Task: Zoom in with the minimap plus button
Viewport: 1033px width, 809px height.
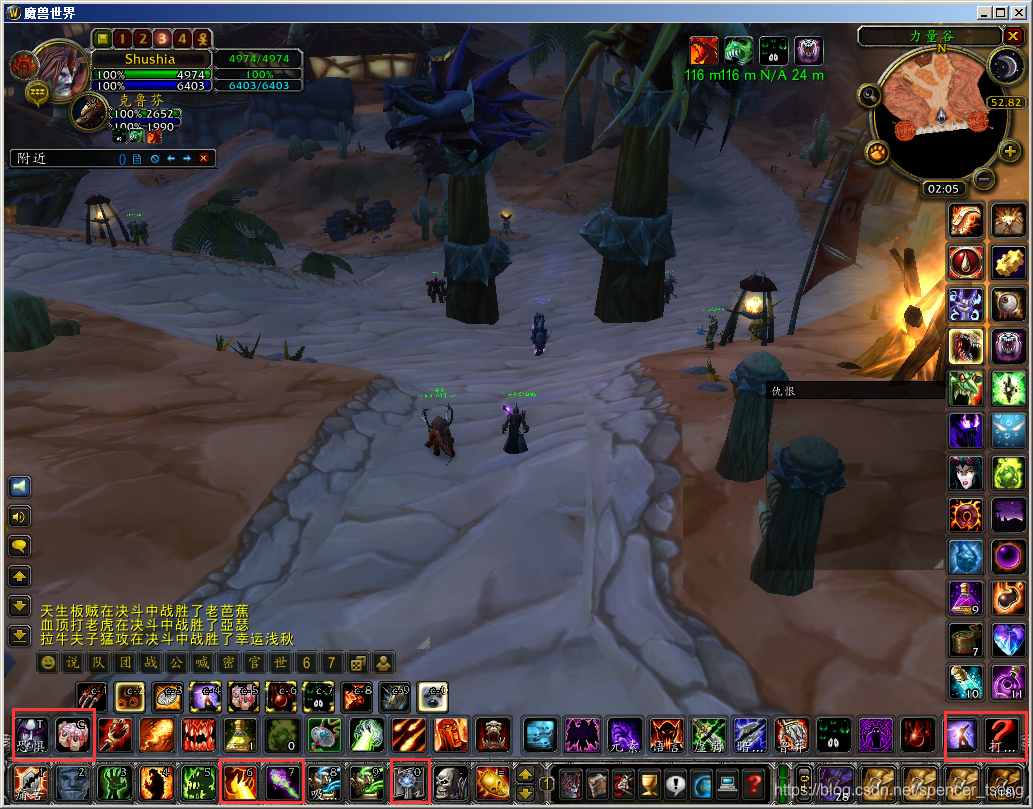Action: tap(1009, 151)
